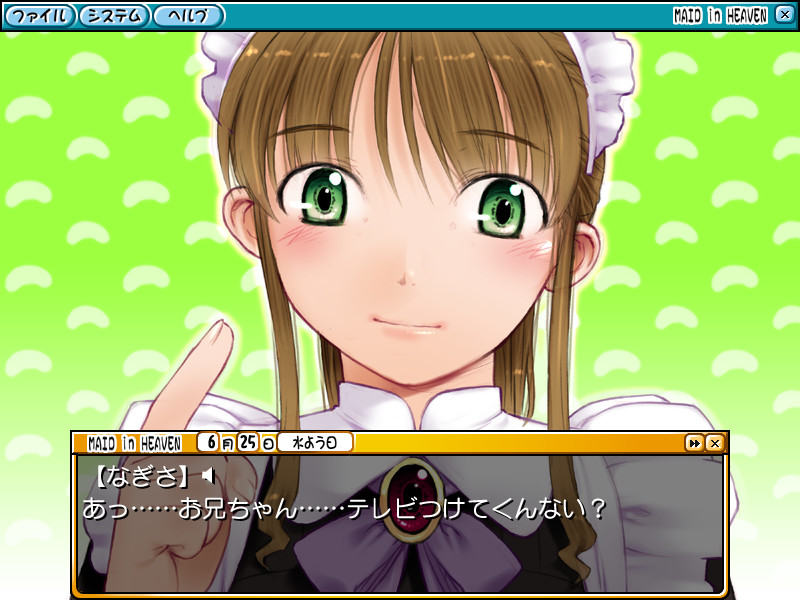Replay Nagisa's voice with the speaker icon
The image size is (800, 600).
pyautogui.click(x=208, y=474)
